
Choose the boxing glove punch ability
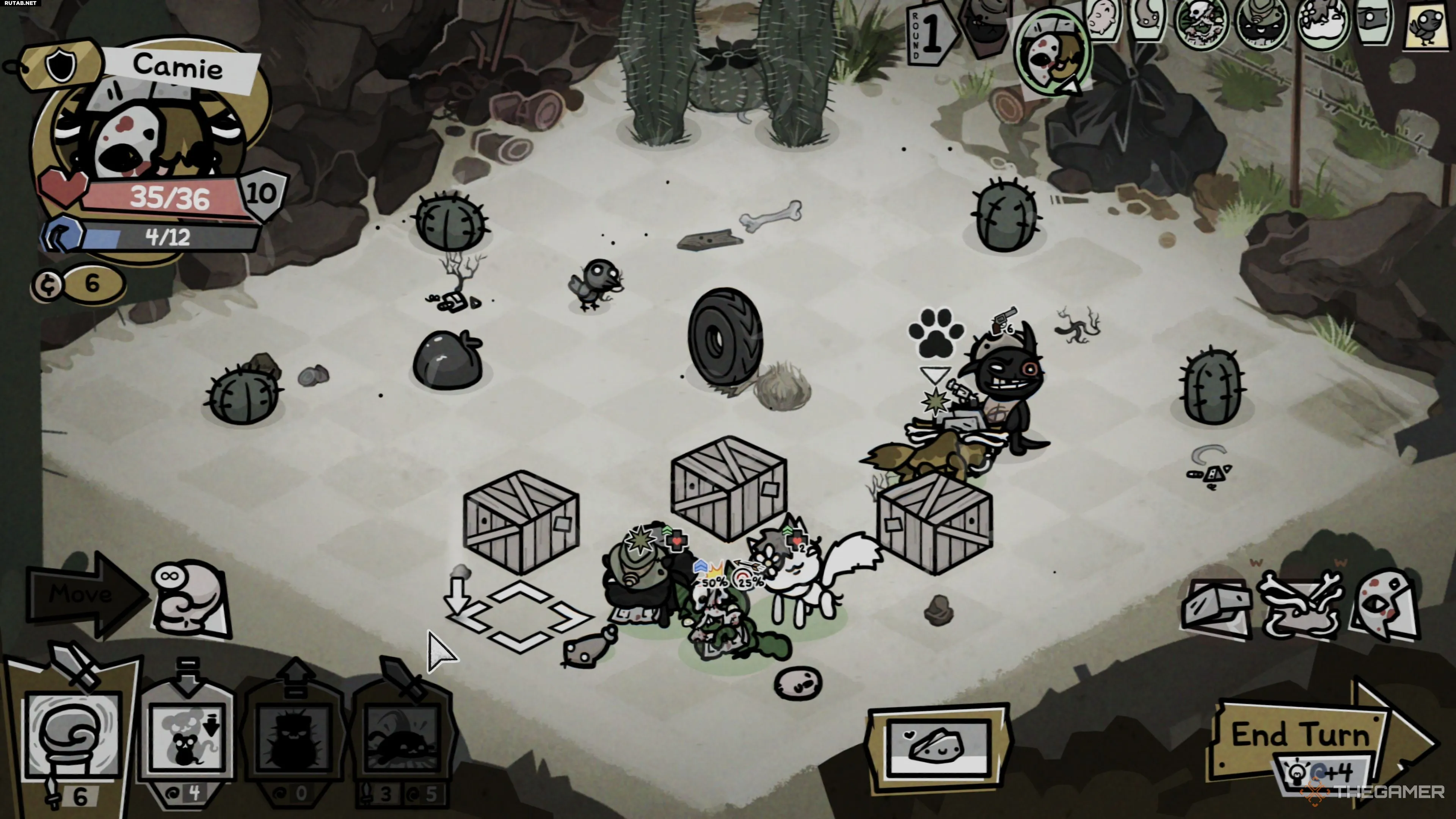tap(74, 735)
